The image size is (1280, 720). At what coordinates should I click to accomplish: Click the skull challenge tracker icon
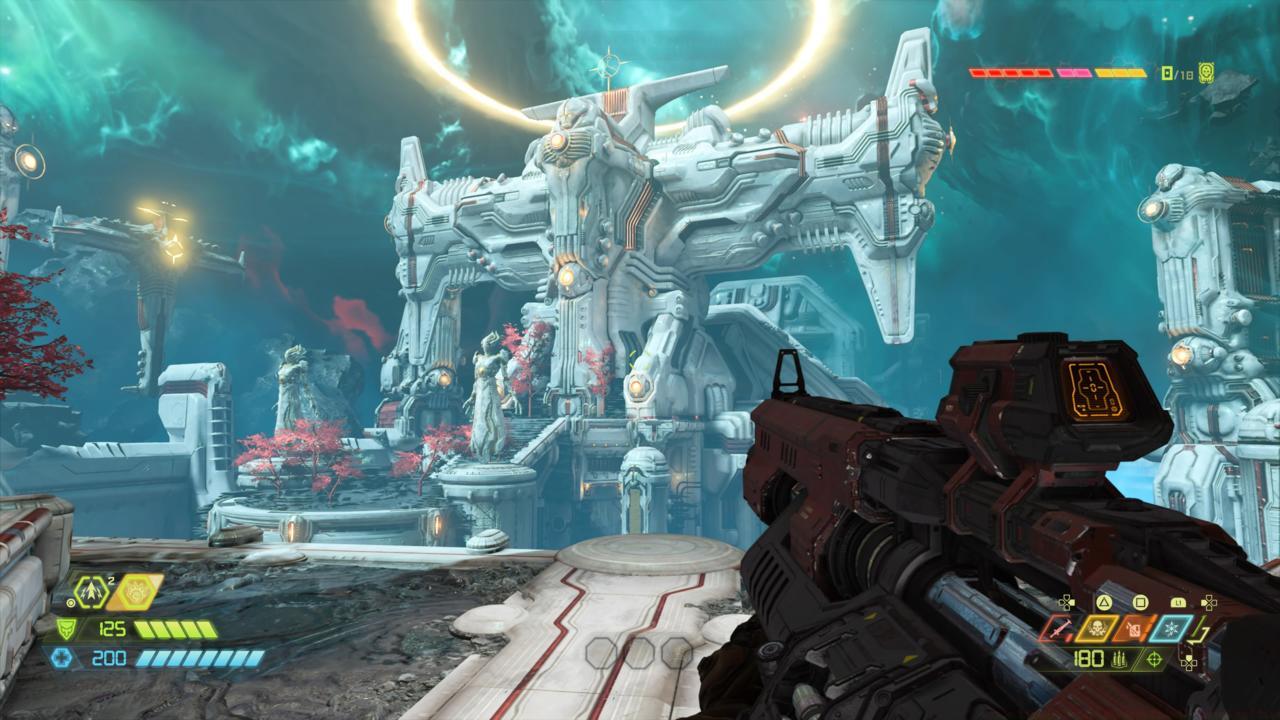click(1207, 72)
